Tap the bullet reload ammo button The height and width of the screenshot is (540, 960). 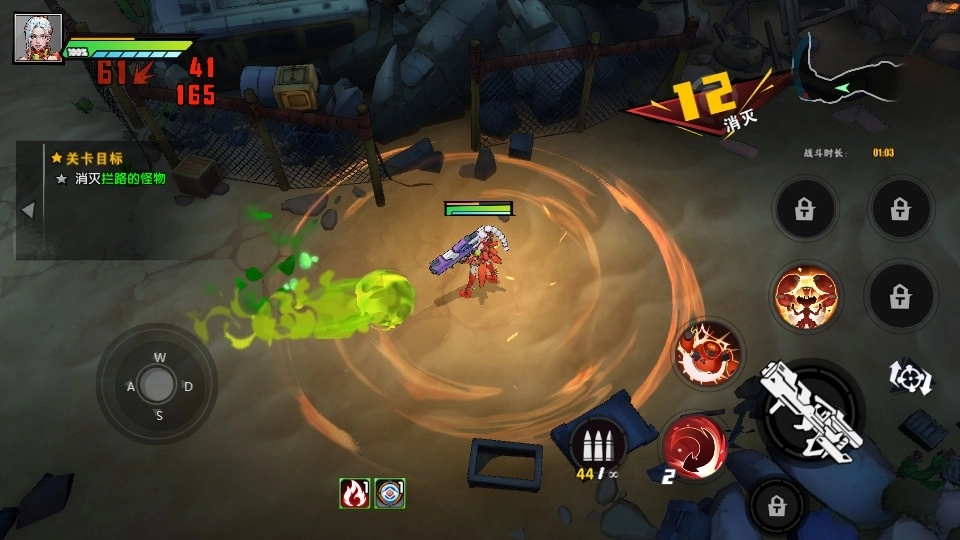pyautogui.click(x=598, y=443)
